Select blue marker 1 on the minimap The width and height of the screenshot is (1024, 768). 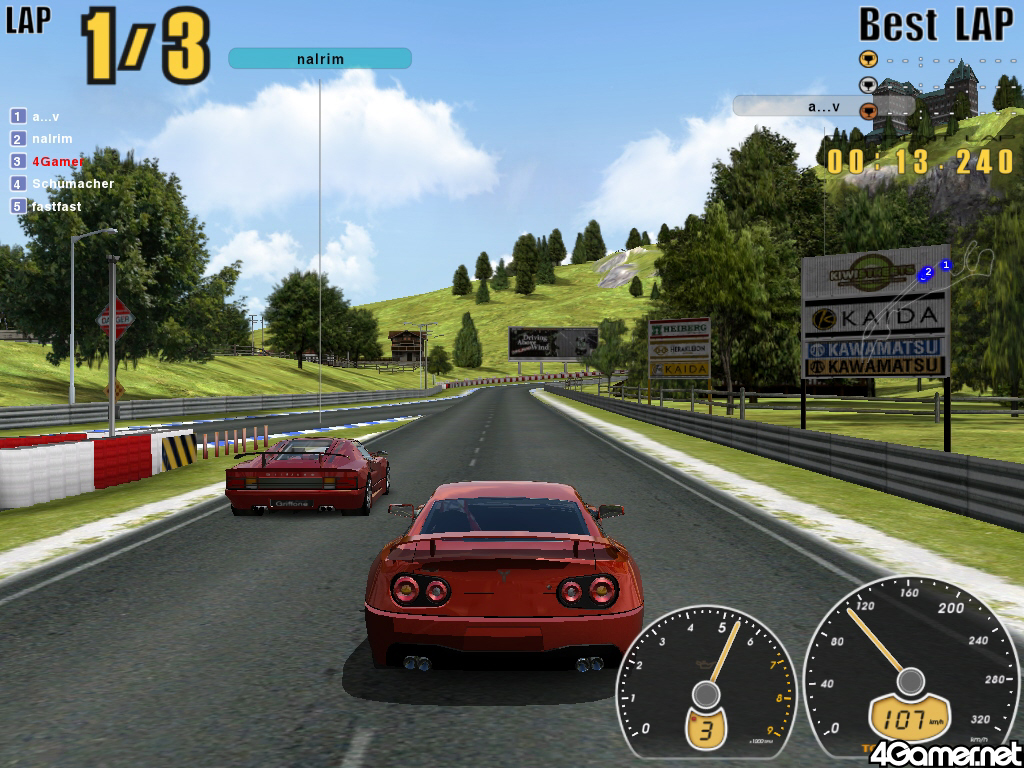[946, 265]
